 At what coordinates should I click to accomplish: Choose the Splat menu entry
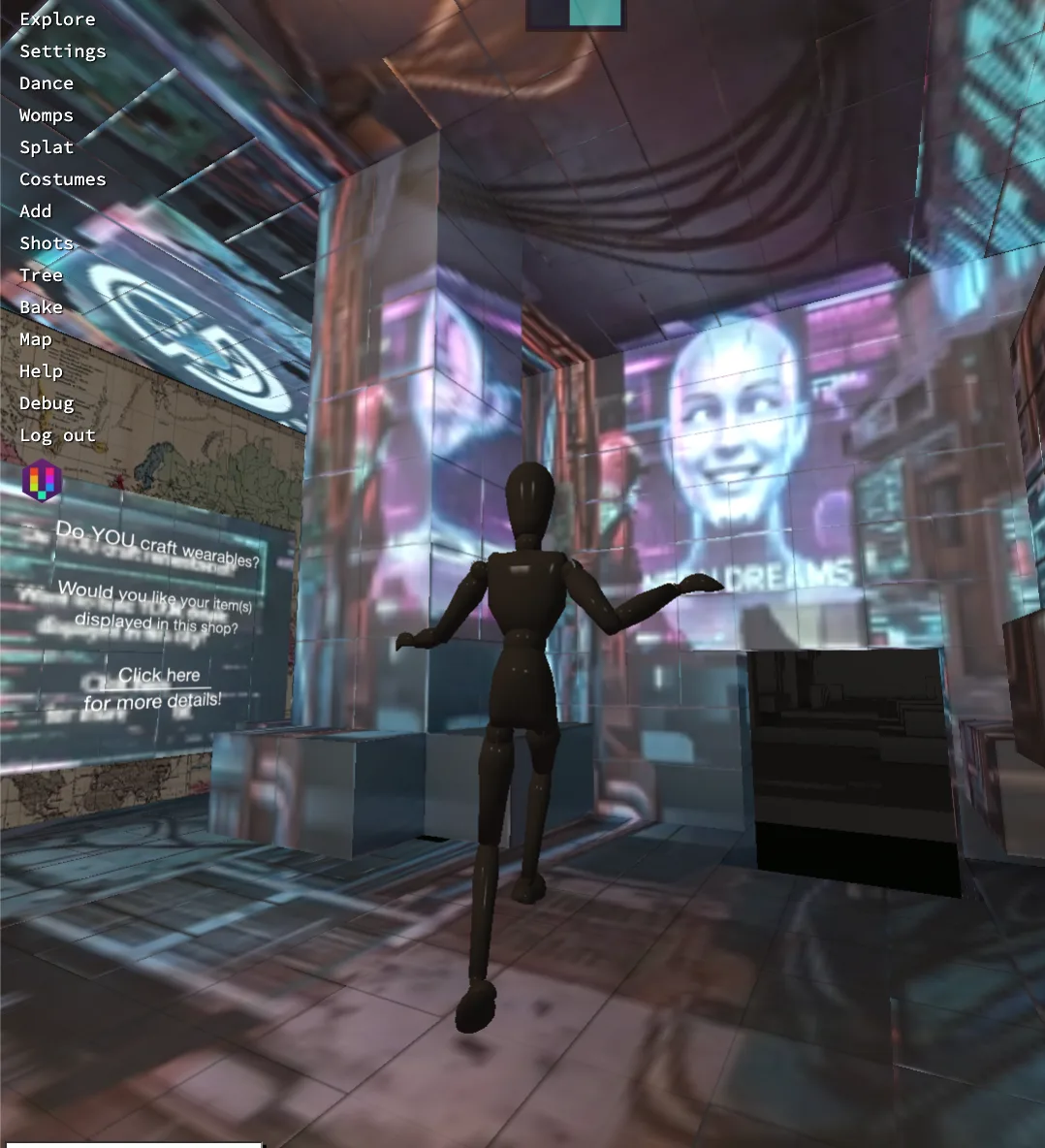click(x=47, y=147)
